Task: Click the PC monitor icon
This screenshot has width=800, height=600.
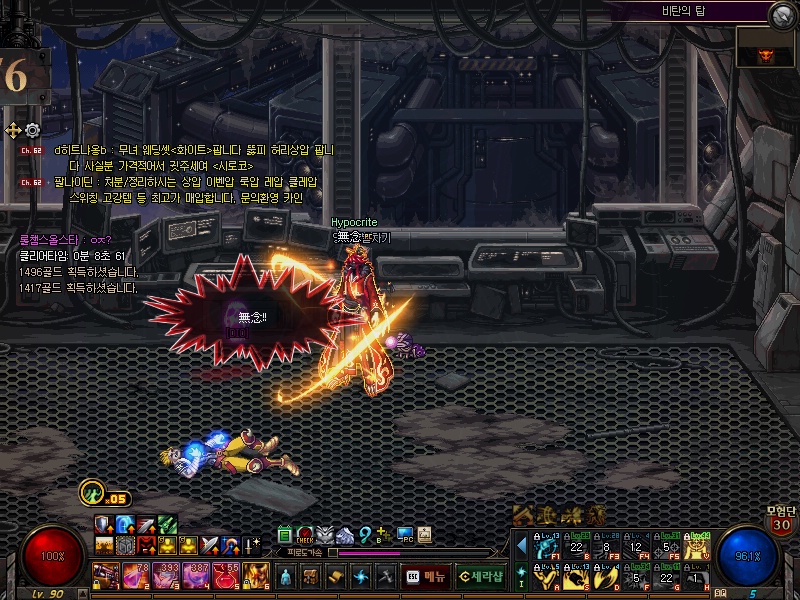Action: click(x=405, y=535)
